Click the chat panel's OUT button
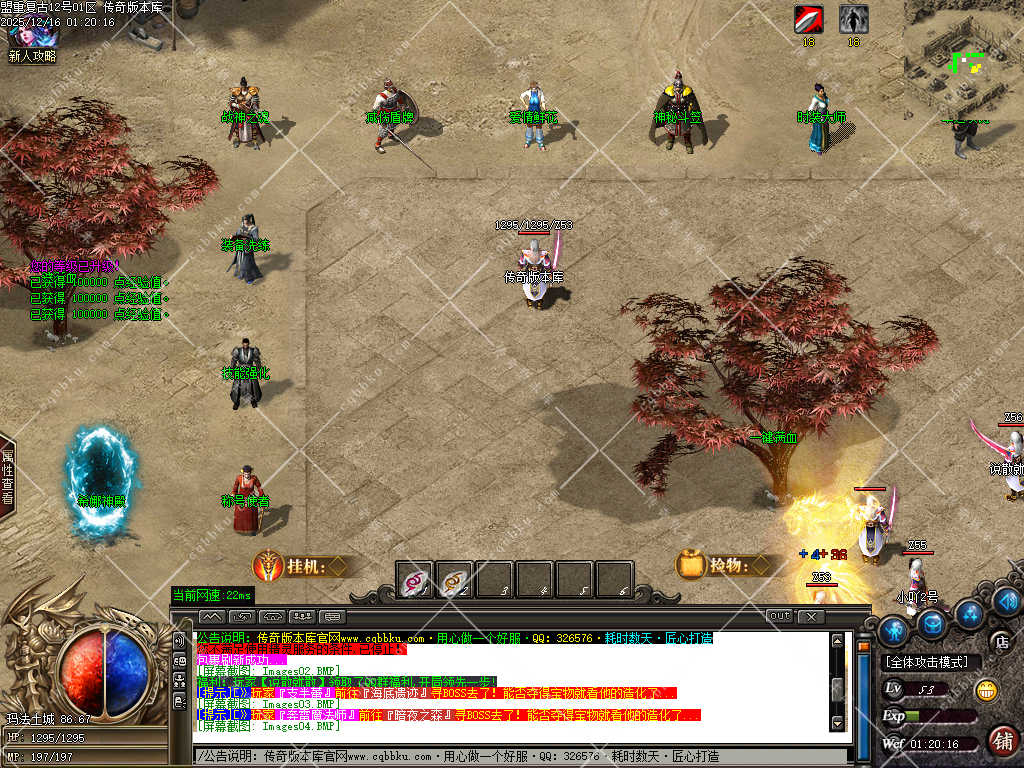This screenshot has width=1024, height=768. [779, 616]
